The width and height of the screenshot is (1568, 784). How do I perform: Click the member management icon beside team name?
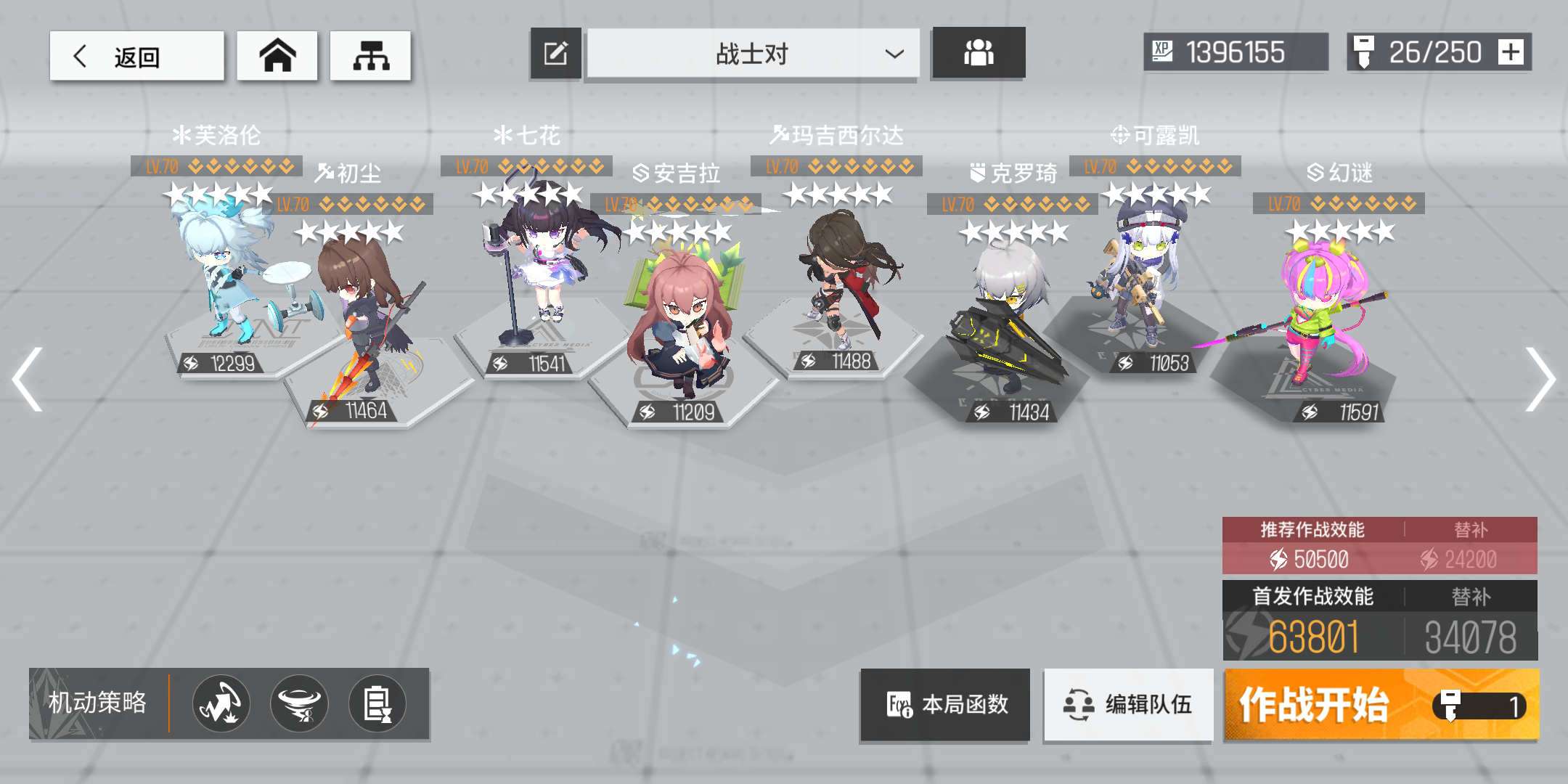click(x=979, y=52)
